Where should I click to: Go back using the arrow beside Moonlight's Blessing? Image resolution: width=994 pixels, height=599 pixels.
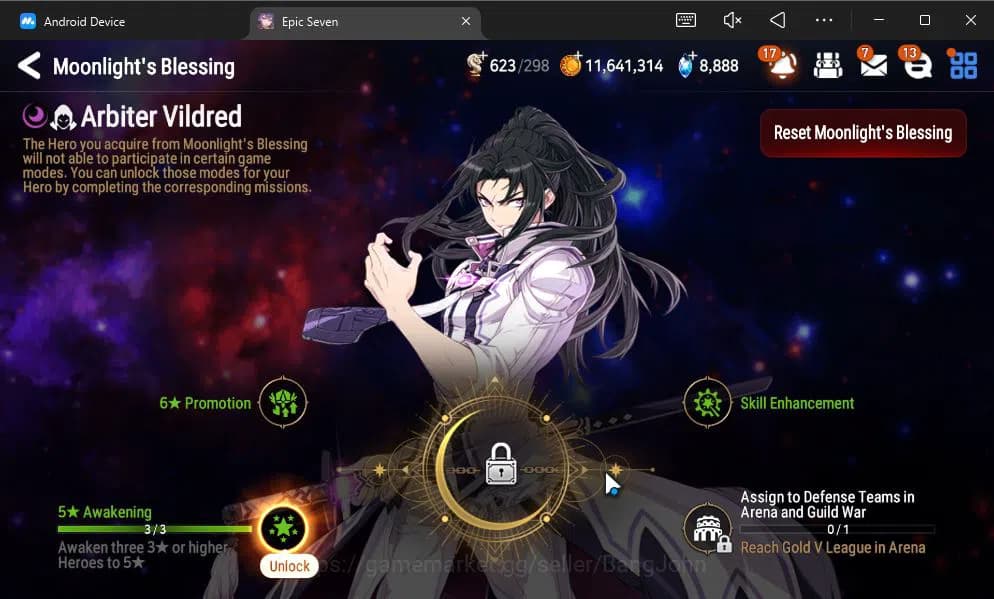coord(29,67)
